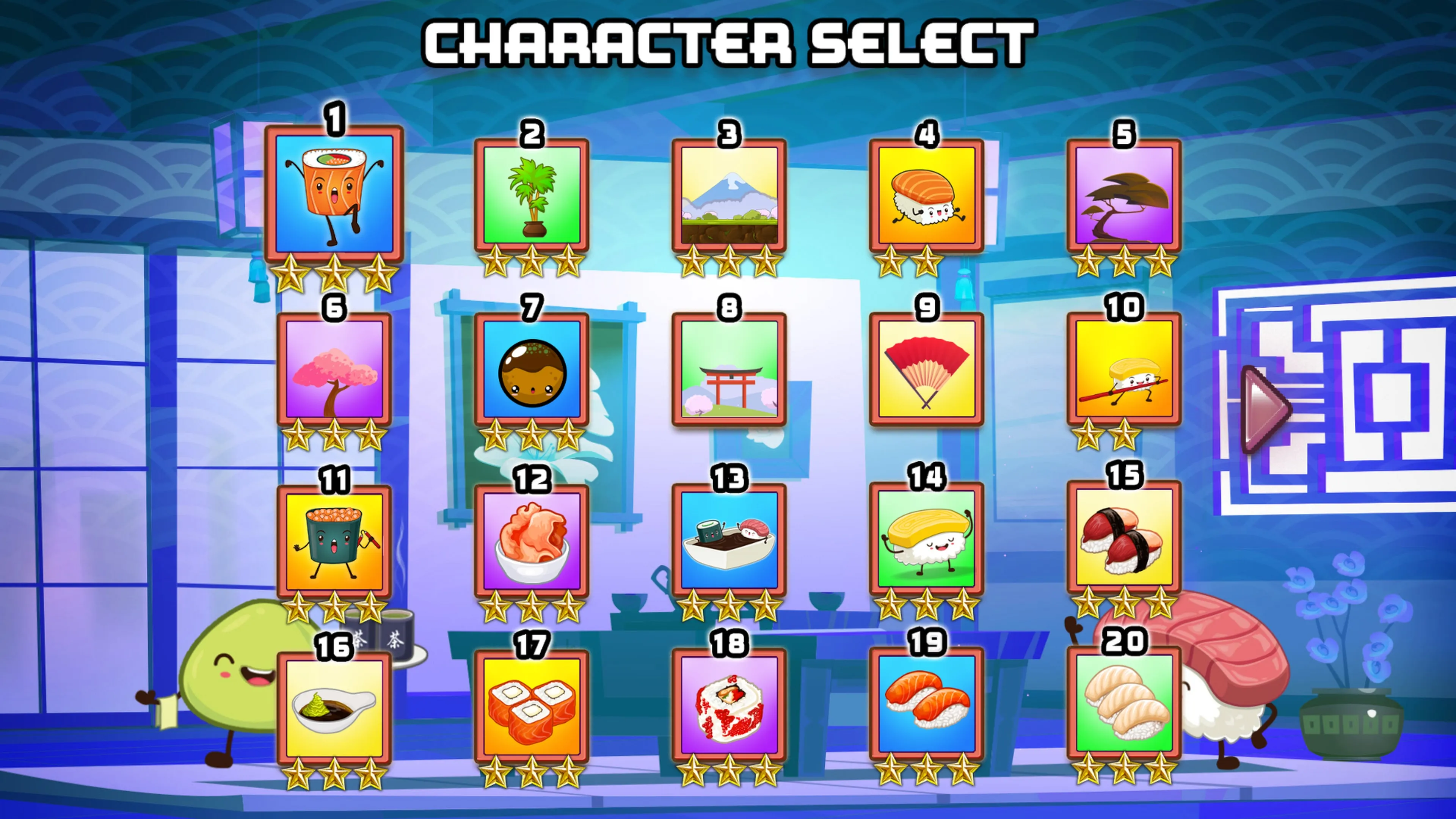This screenshot has width=1456, height=819.
Task: Select the white fish nigiri in tile 20
Action: click(1123, 704)
